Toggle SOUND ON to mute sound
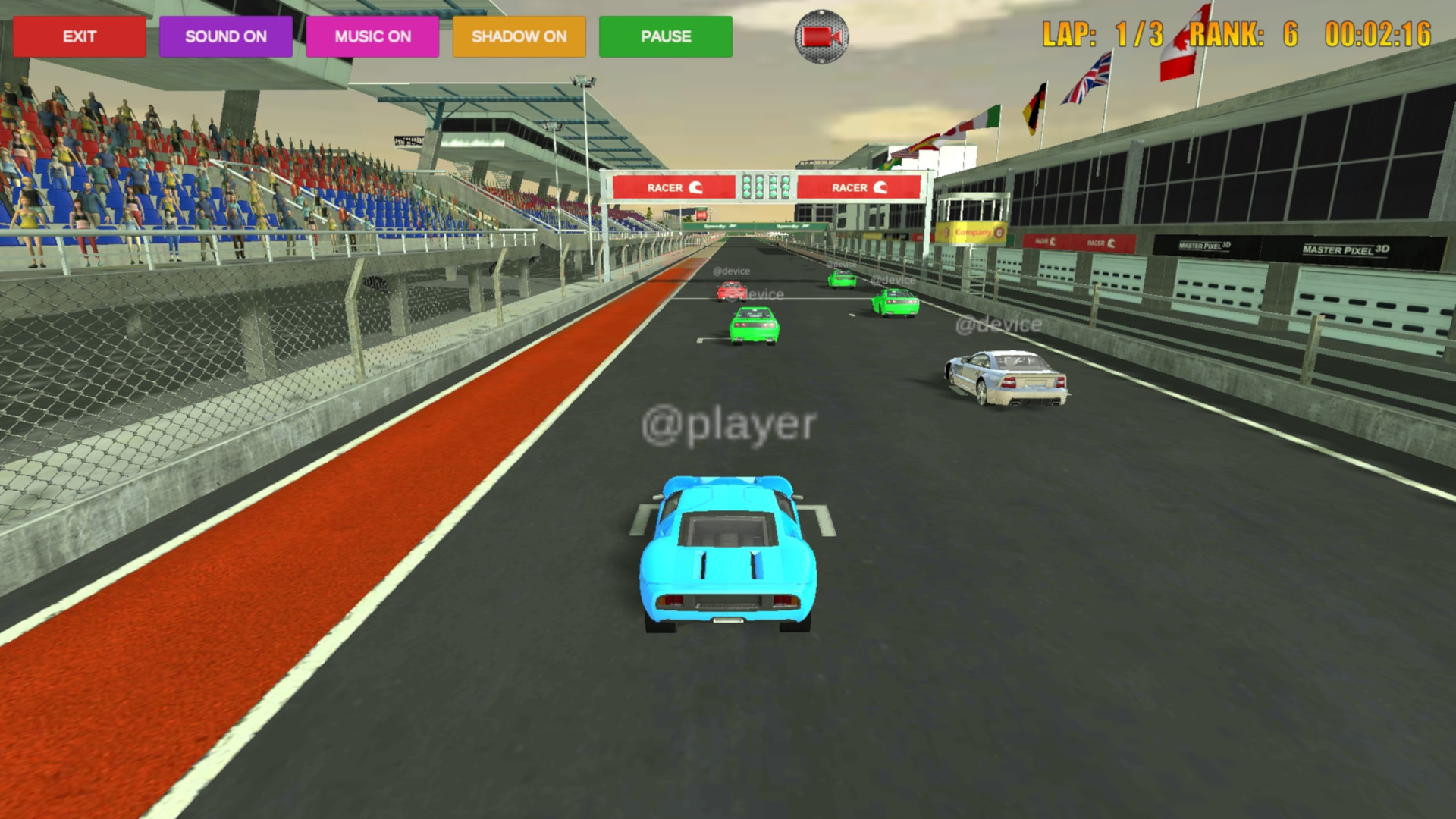Image resolution: width=1456 pixels, height=819 pixels. coord(225,36)
